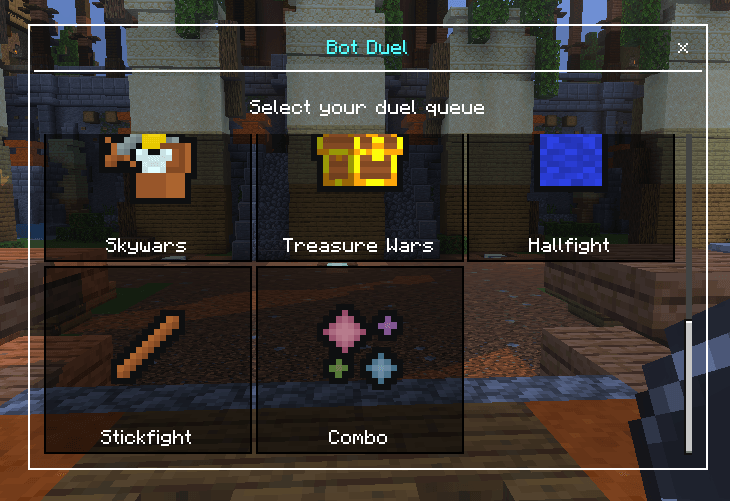Choose the Treasure Wars duel queue
This screenshot has width=730, height=501.
click(359, 198)
